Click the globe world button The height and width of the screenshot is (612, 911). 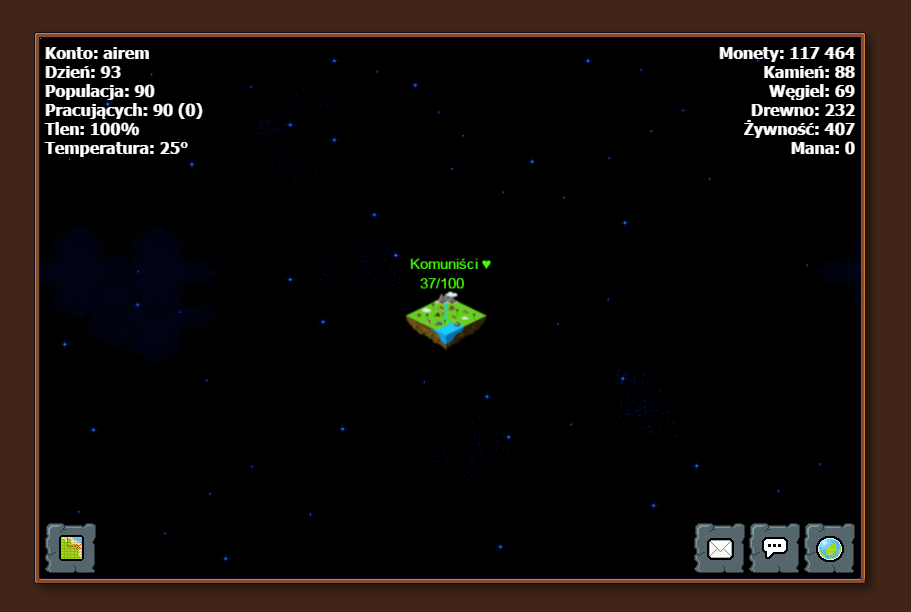[830, 548]
